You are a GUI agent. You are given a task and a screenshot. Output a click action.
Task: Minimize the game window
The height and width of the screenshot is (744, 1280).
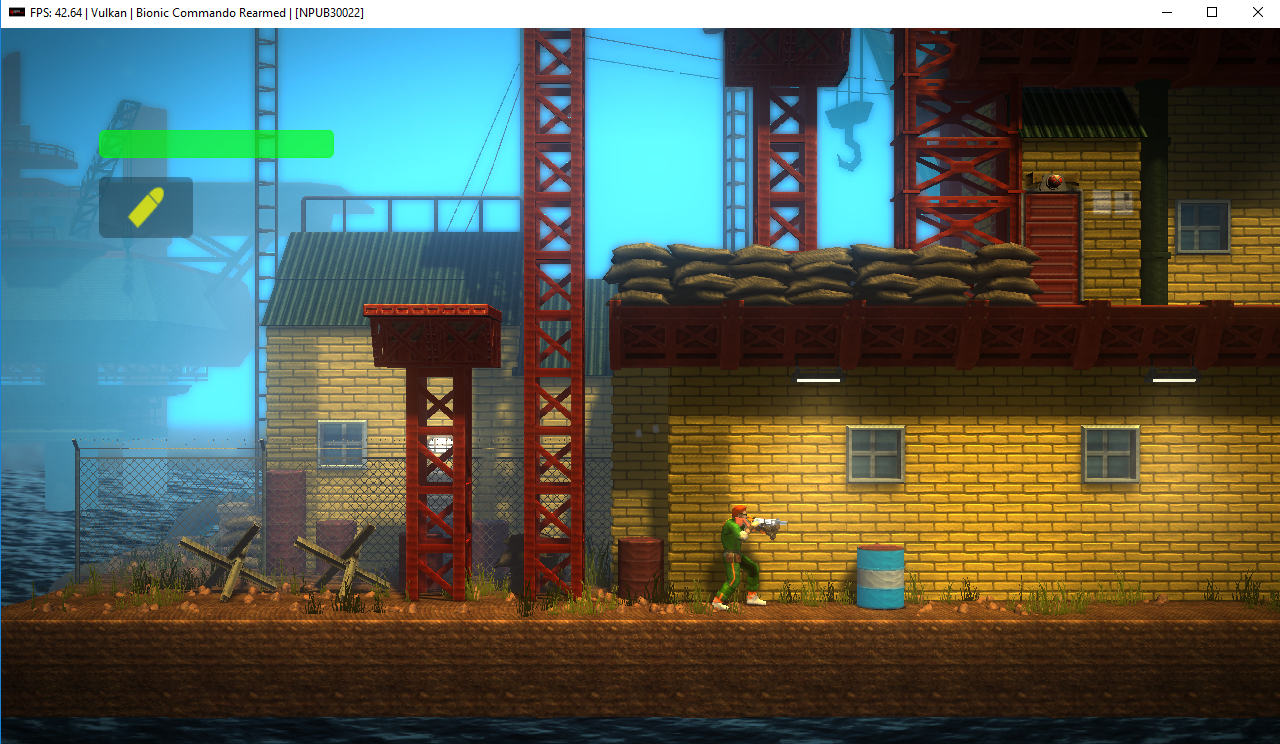point(1165,13)
